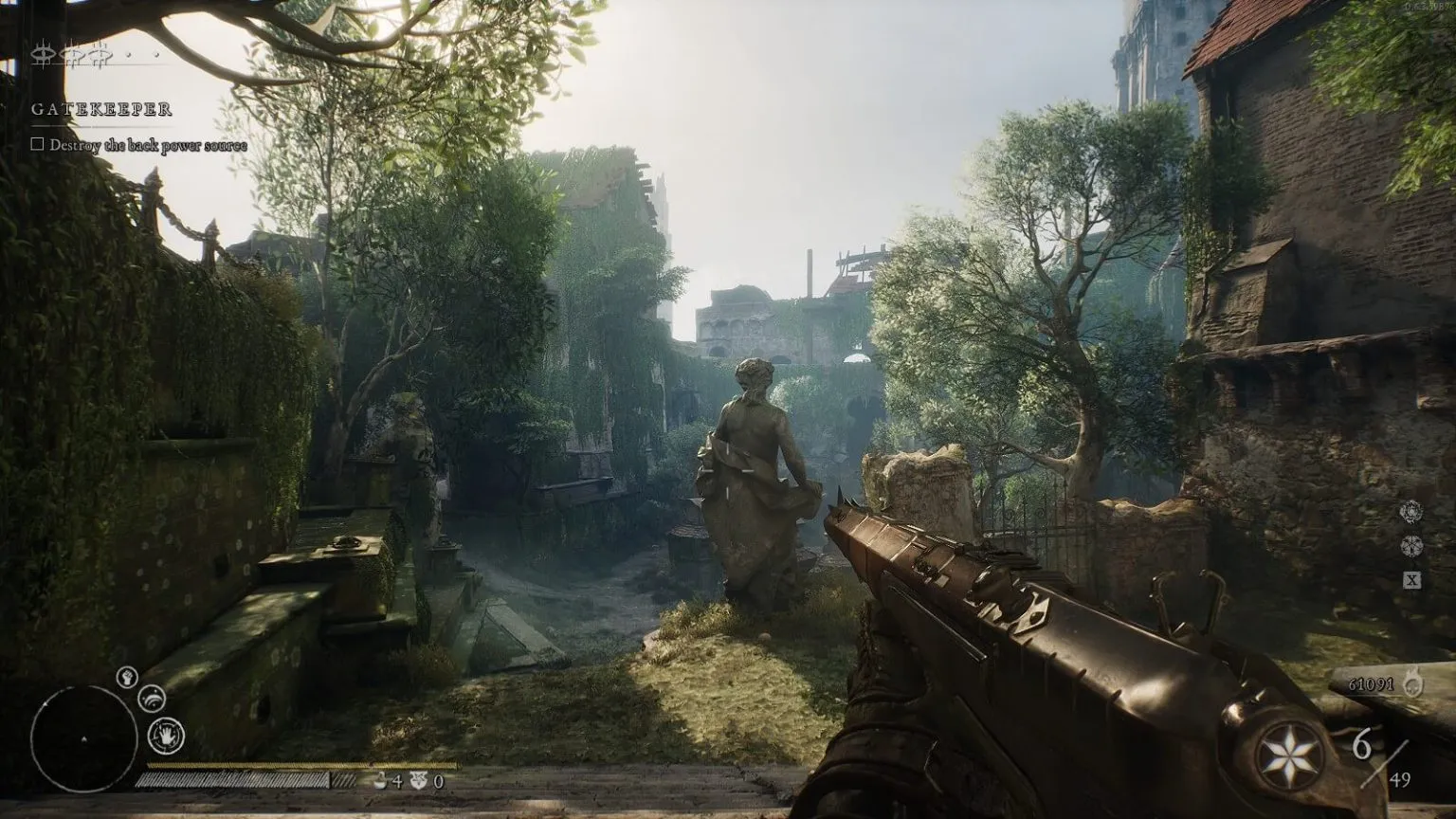This screenshot has width=1456, height=819.
Task: Select the pentagon rune icon below it
Action: coord(1411,546)
